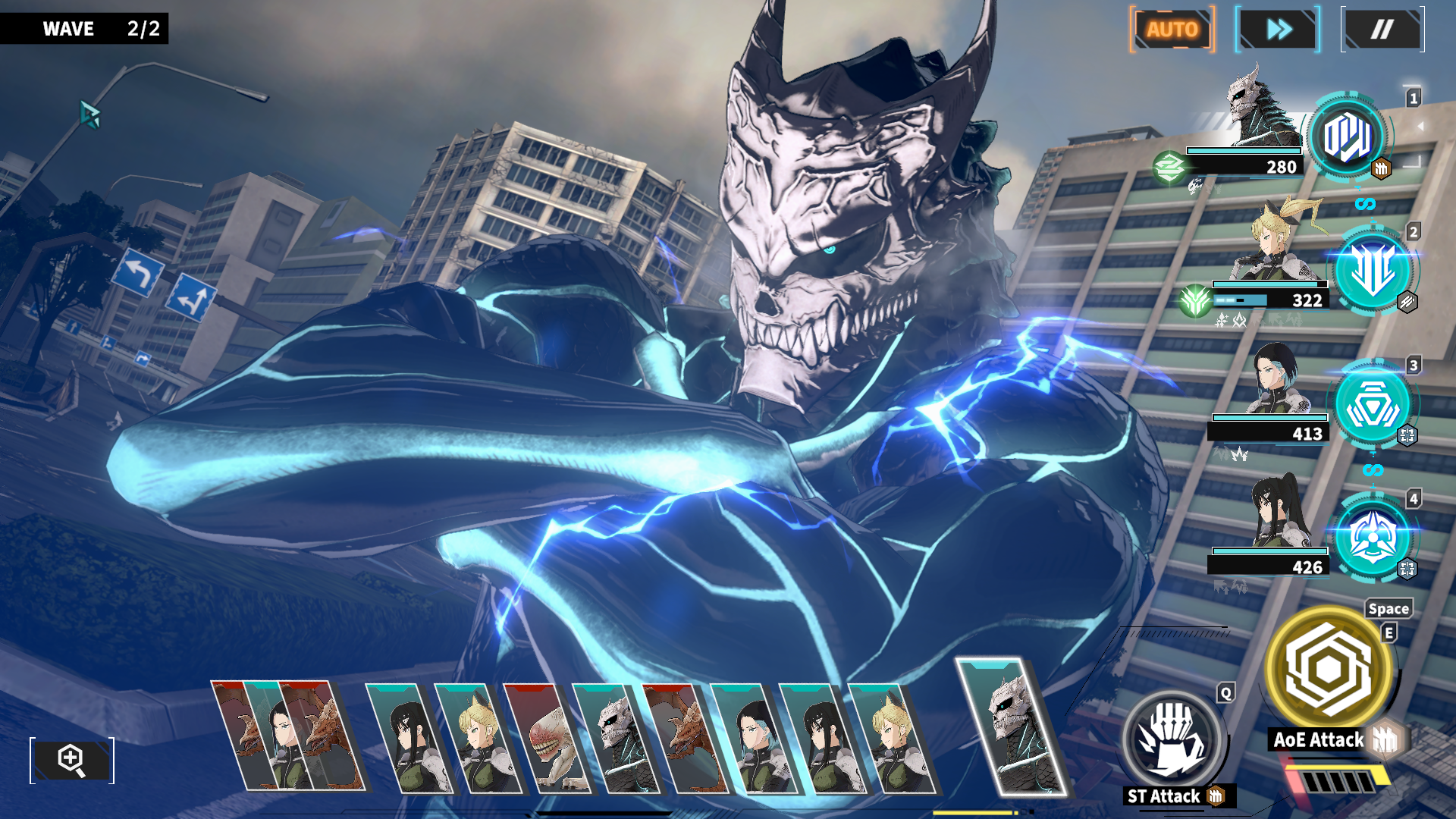Open the magnifier inspect button
The image size is (1456, 819).
click(x=72, y=760)
